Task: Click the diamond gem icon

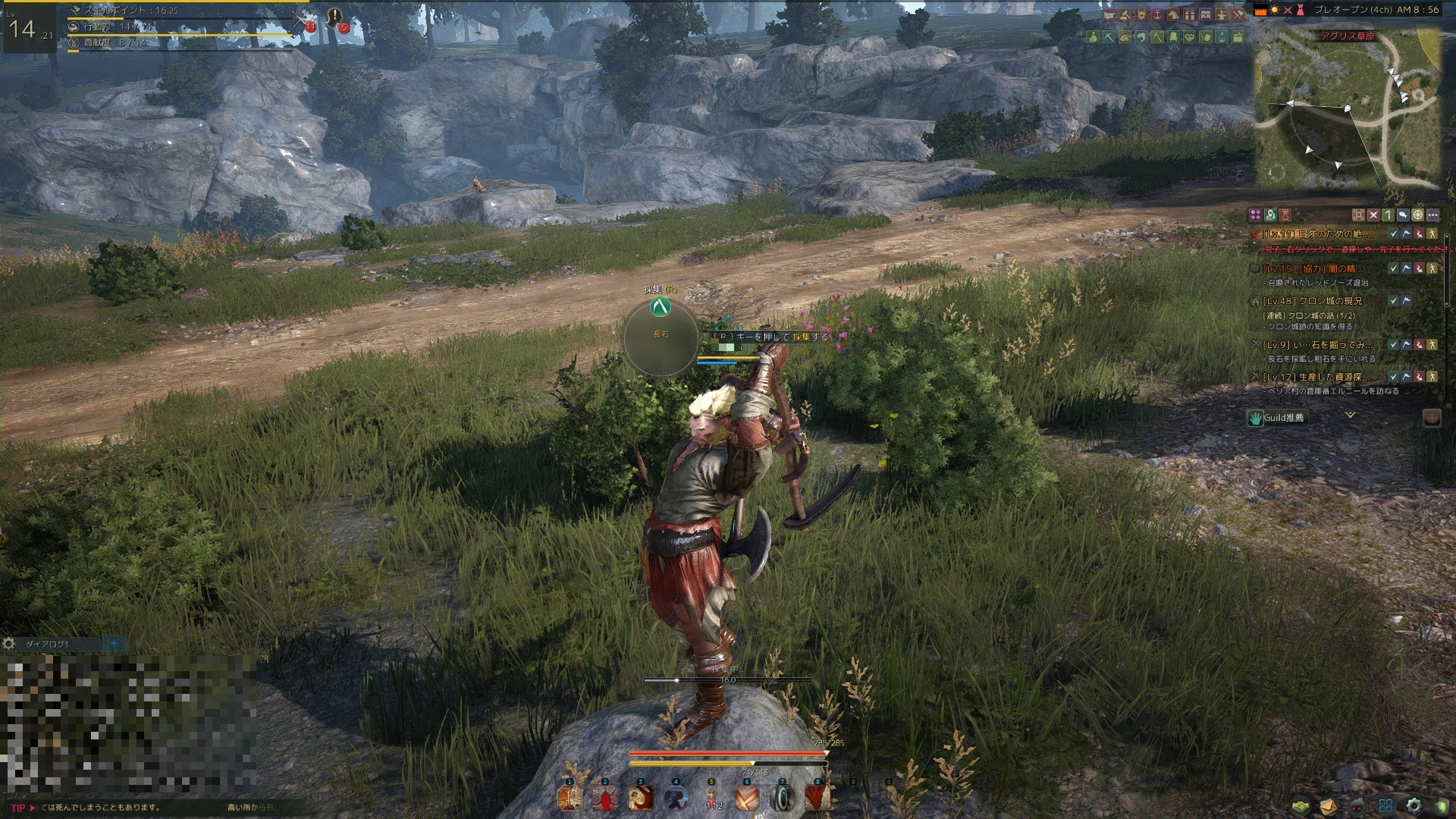Action: (x=1189, y=36)
